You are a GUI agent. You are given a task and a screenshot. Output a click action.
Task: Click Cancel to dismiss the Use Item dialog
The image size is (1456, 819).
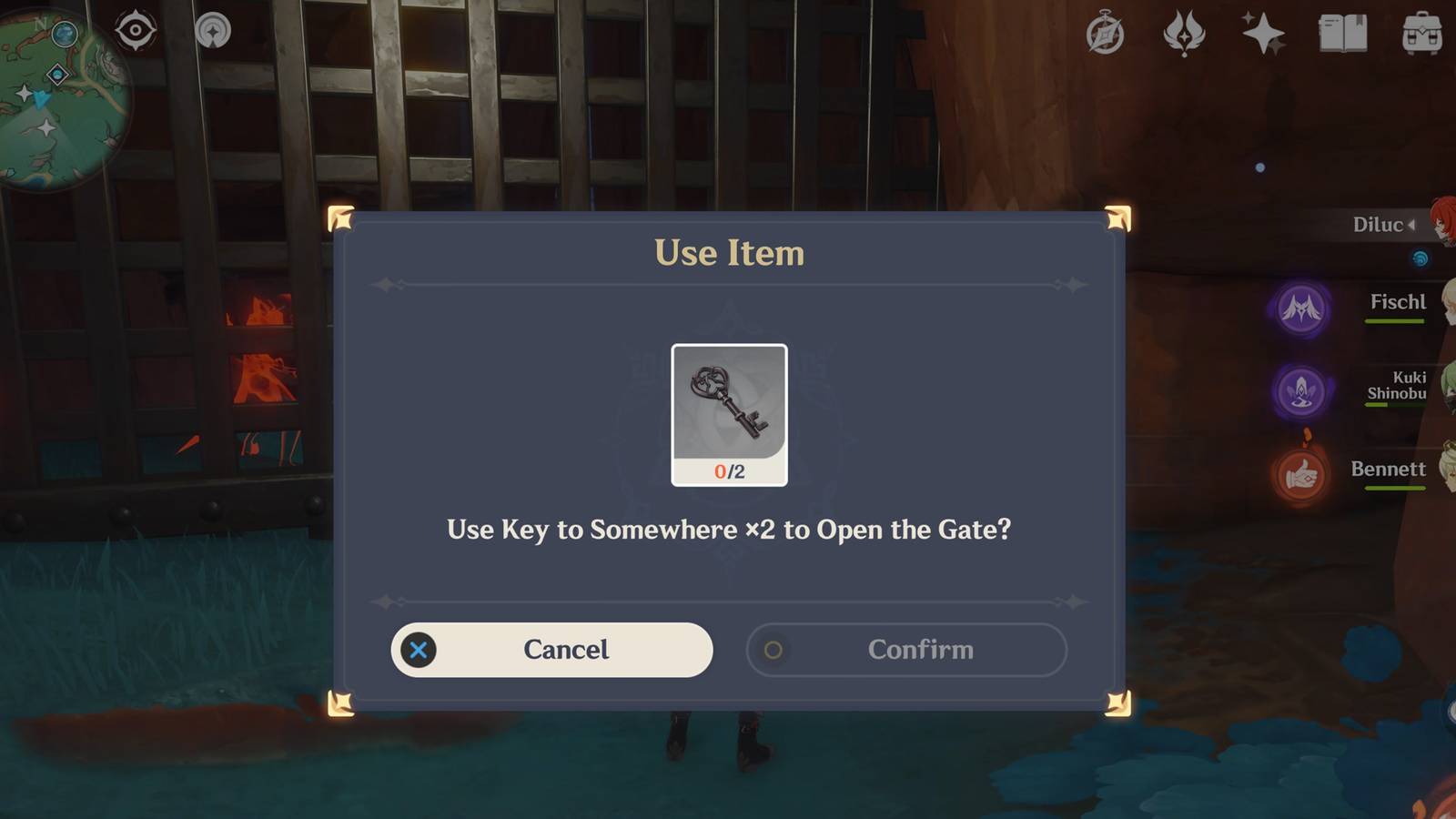[x=551, y=650]
